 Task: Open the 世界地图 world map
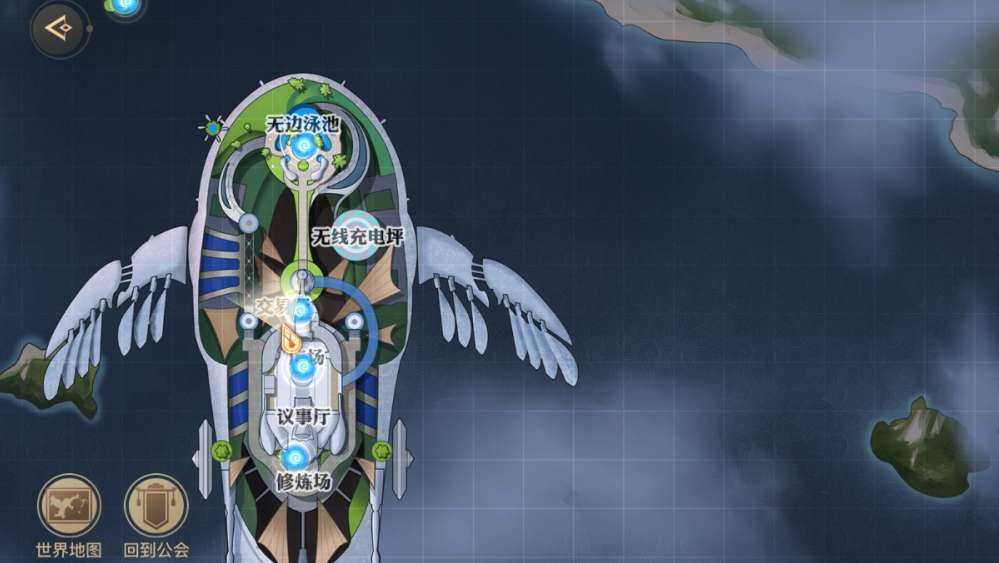69,506
